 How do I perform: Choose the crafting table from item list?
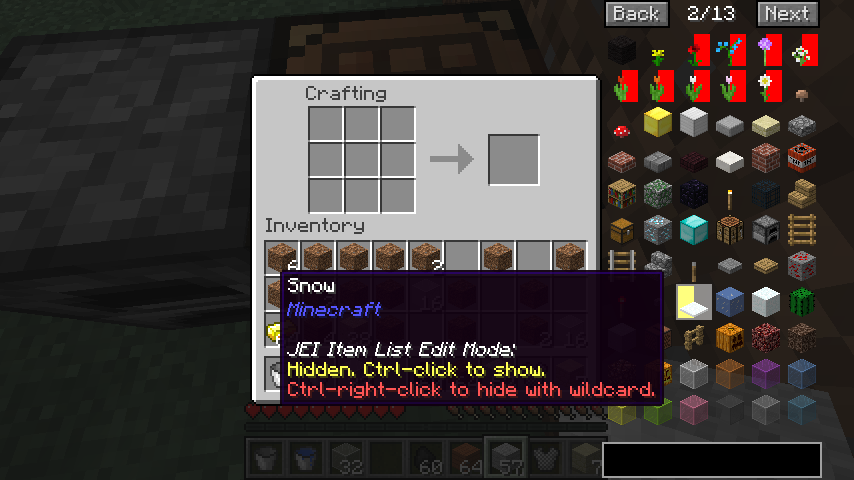[x=729, y=230]
